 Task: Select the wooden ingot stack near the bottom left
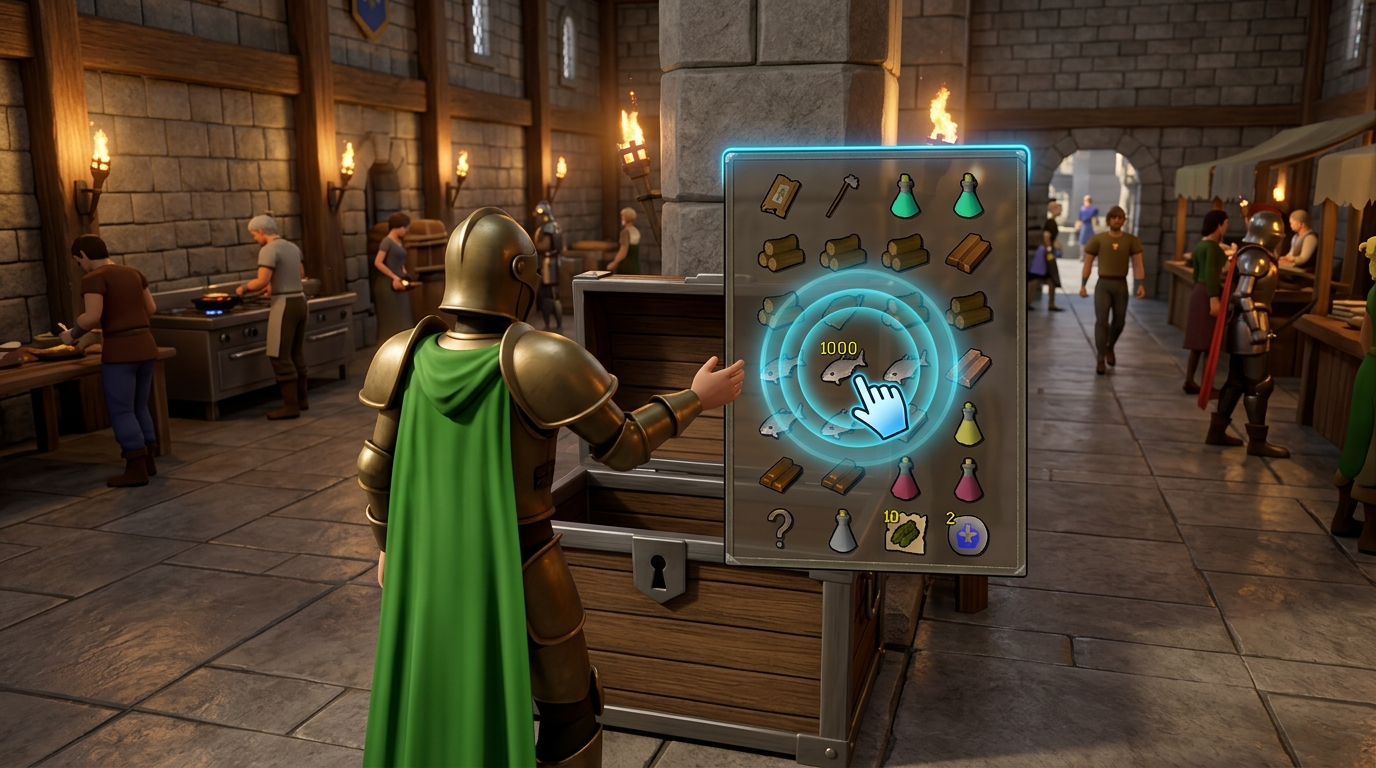pos(779,477)
